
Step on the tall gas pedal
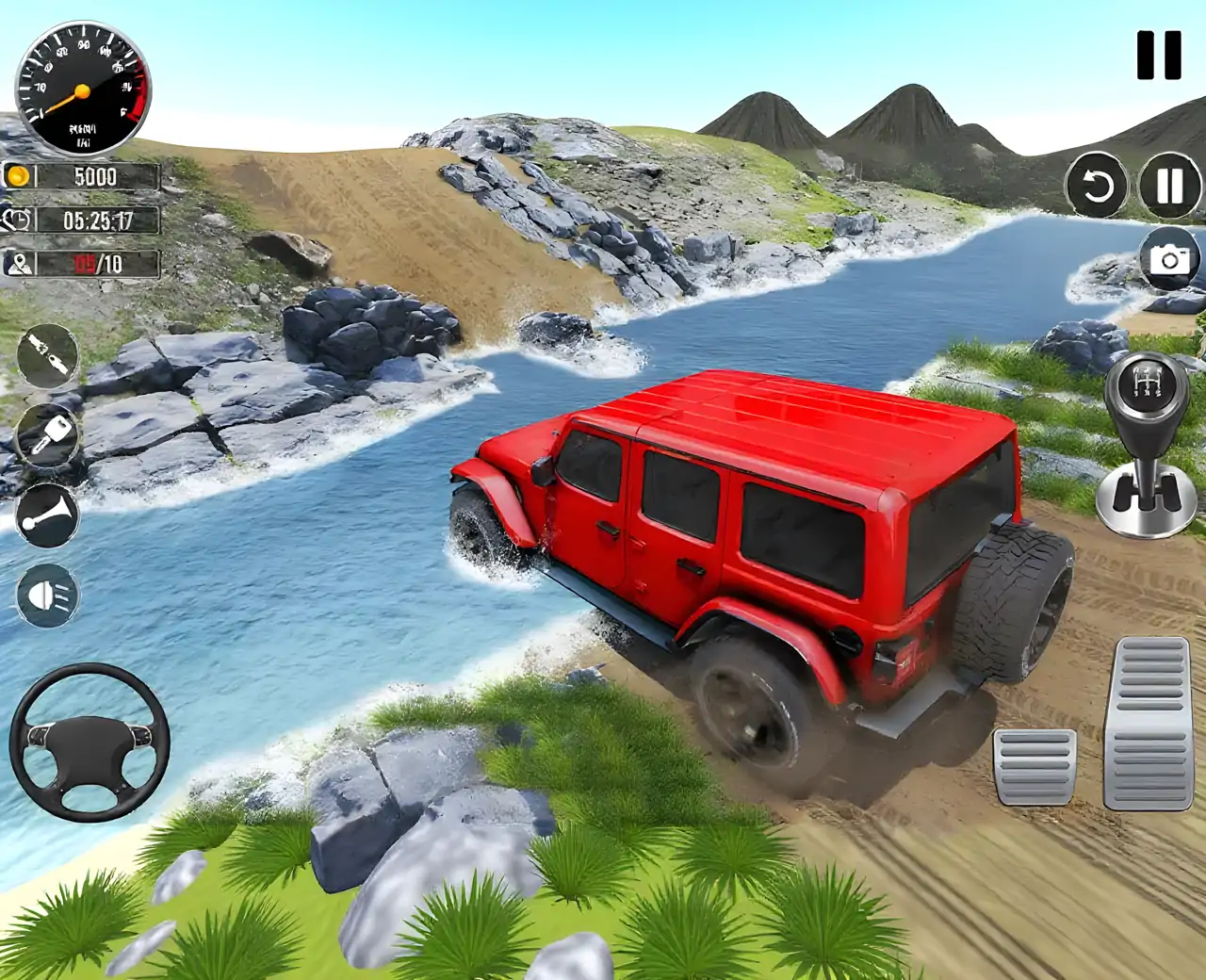click(x=1149, y=723)
